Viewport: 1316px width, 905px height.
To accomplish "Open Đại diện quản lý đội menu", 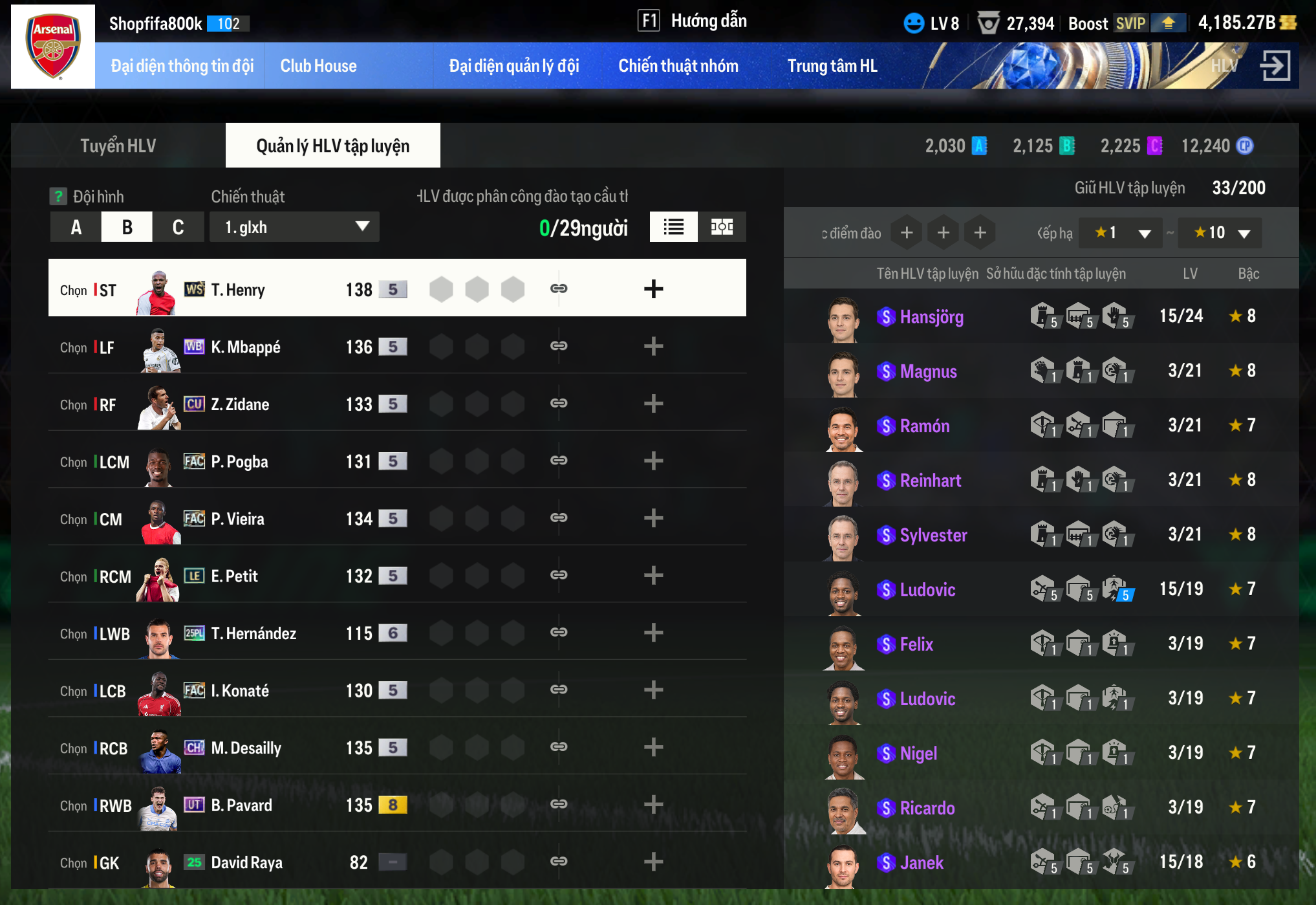I will coord(513,66).
